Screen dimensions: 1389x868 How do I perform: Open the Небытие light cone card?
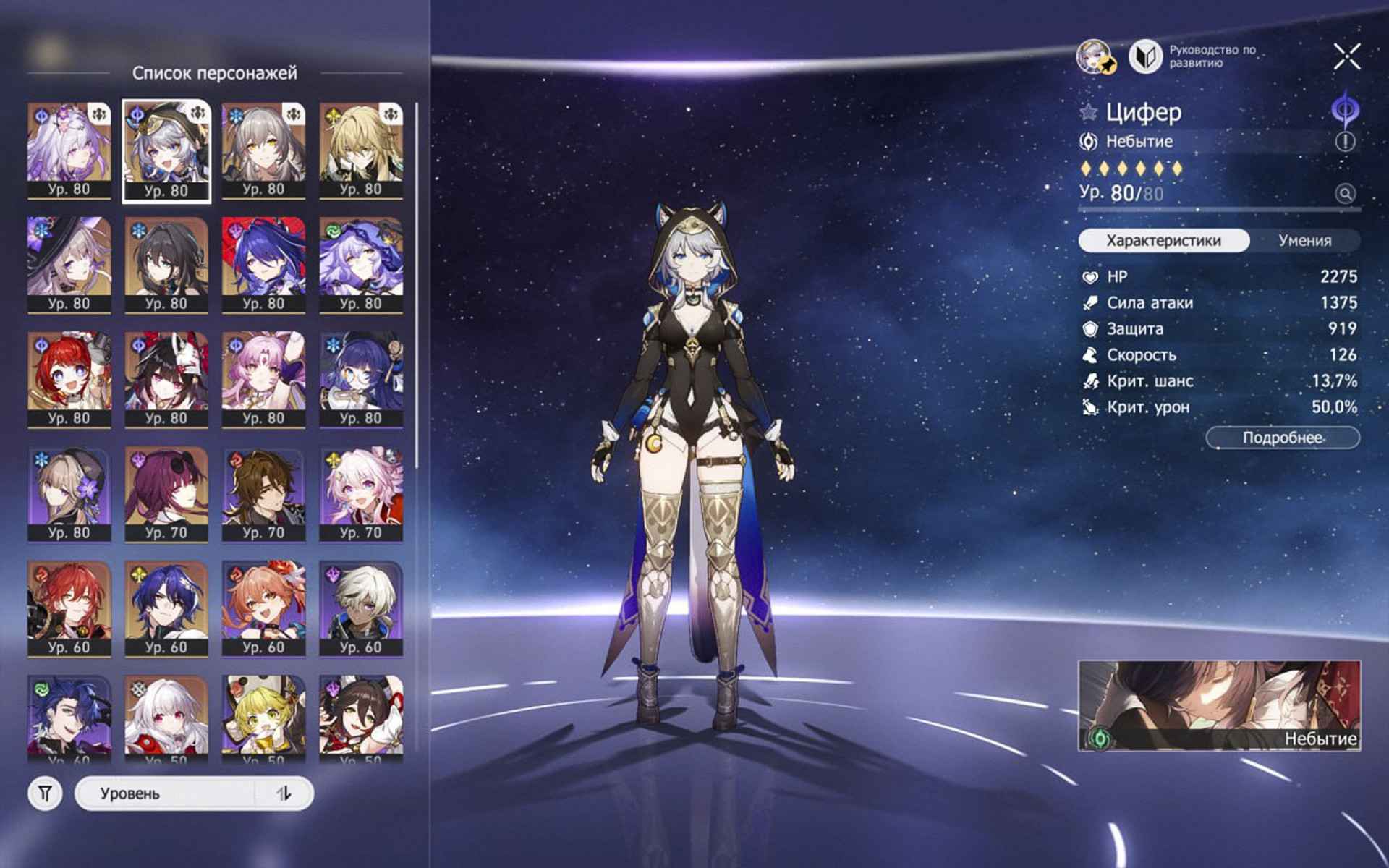pyautogui.click(x=1219, y=705)
